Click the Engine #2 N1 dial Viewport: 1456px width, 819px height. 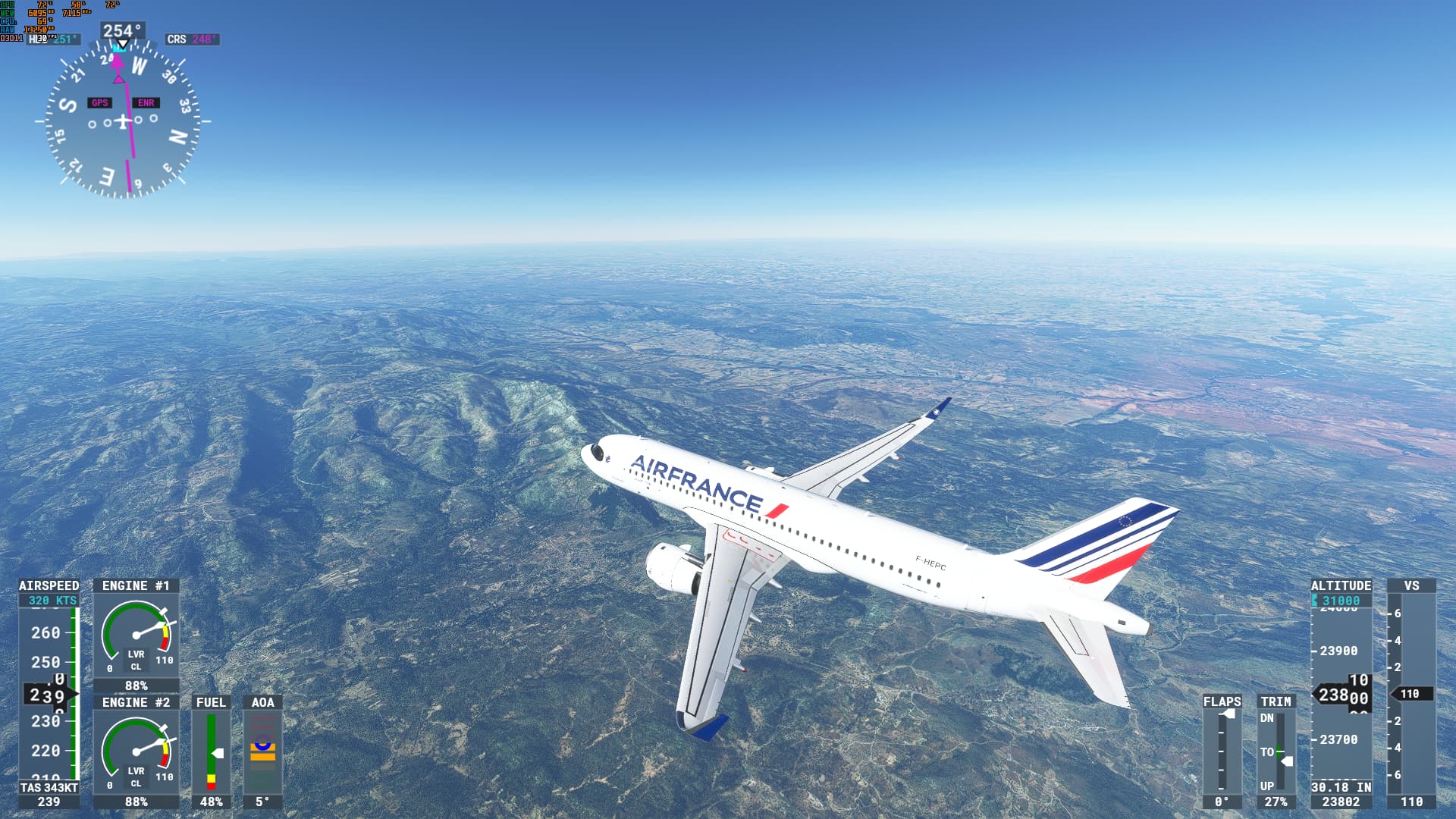tap(136, 751)
